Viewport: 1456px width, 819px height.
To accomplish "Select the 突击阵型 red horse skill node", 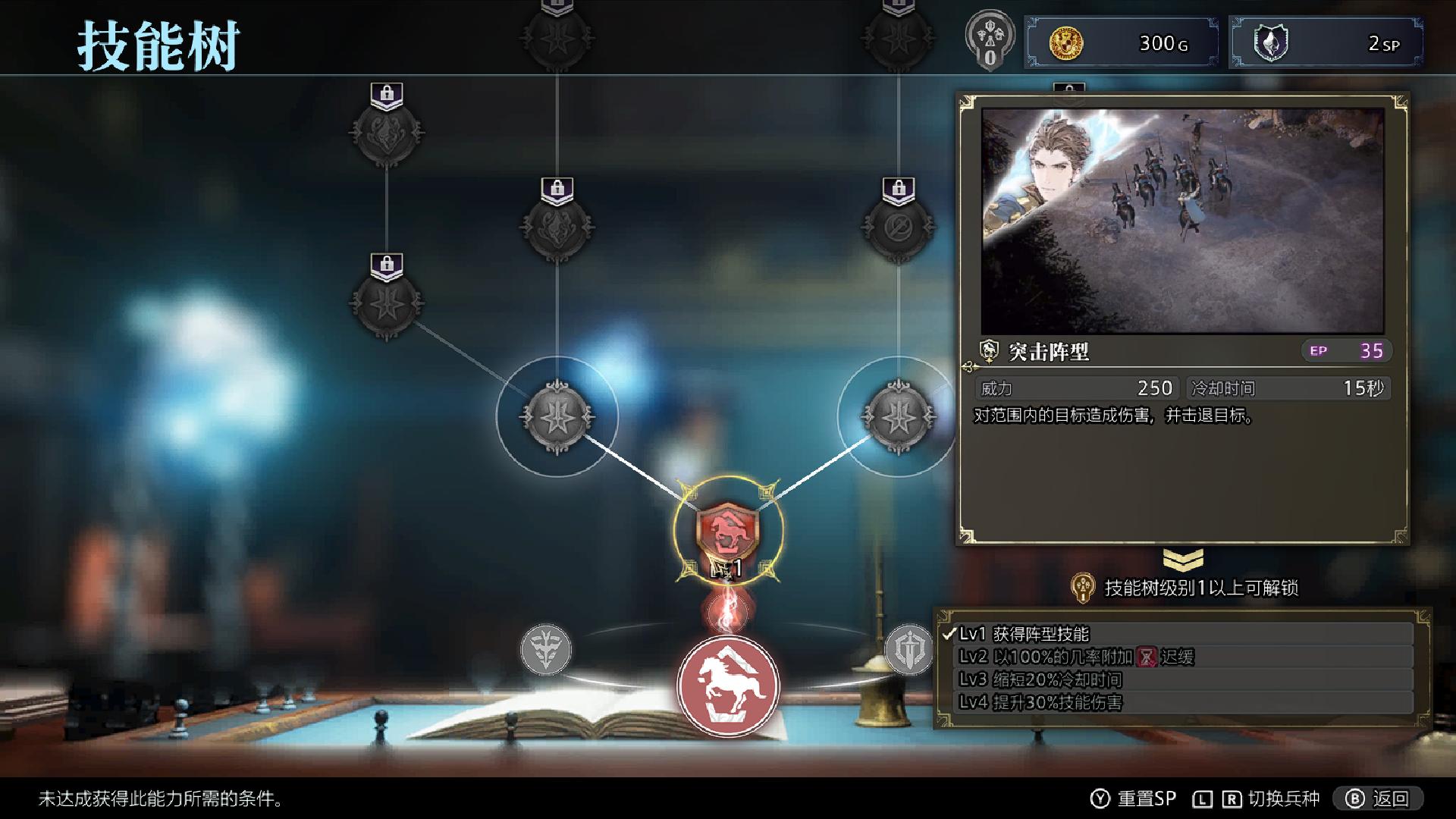I will pos(728,530).
